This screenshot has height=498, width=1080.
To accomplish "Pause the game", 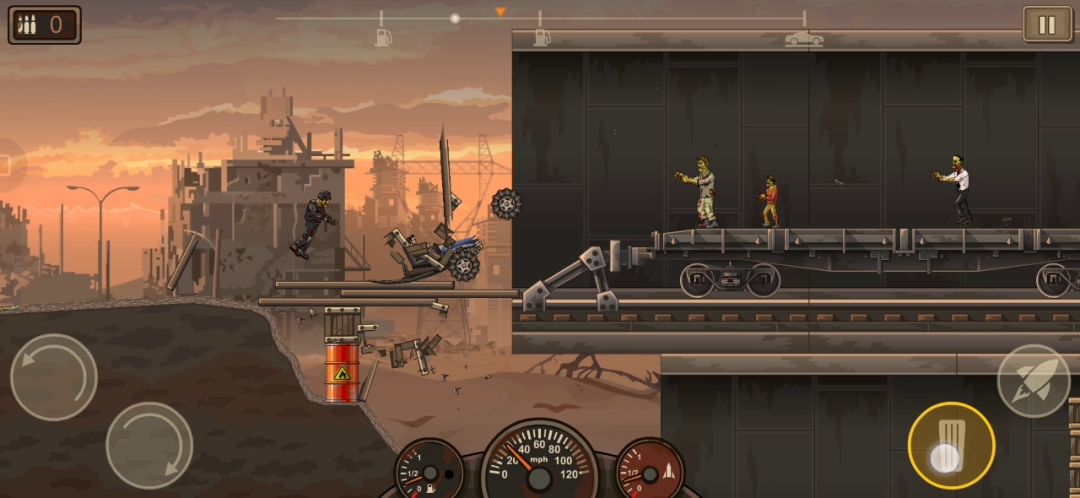I will [x=1047, y=25].
